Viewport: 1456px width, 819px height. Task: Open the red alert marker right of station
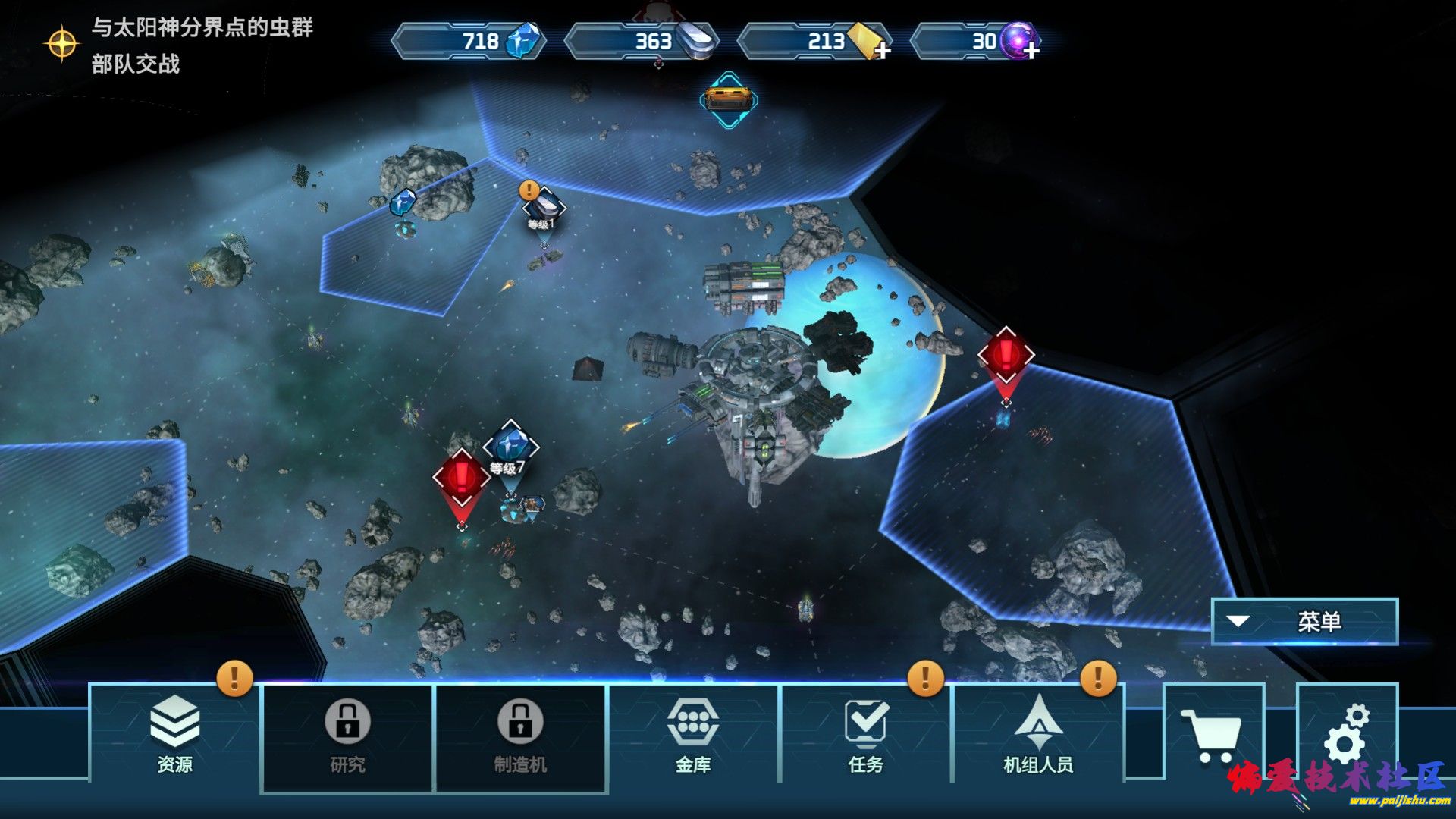click(x=1006, y=356)
